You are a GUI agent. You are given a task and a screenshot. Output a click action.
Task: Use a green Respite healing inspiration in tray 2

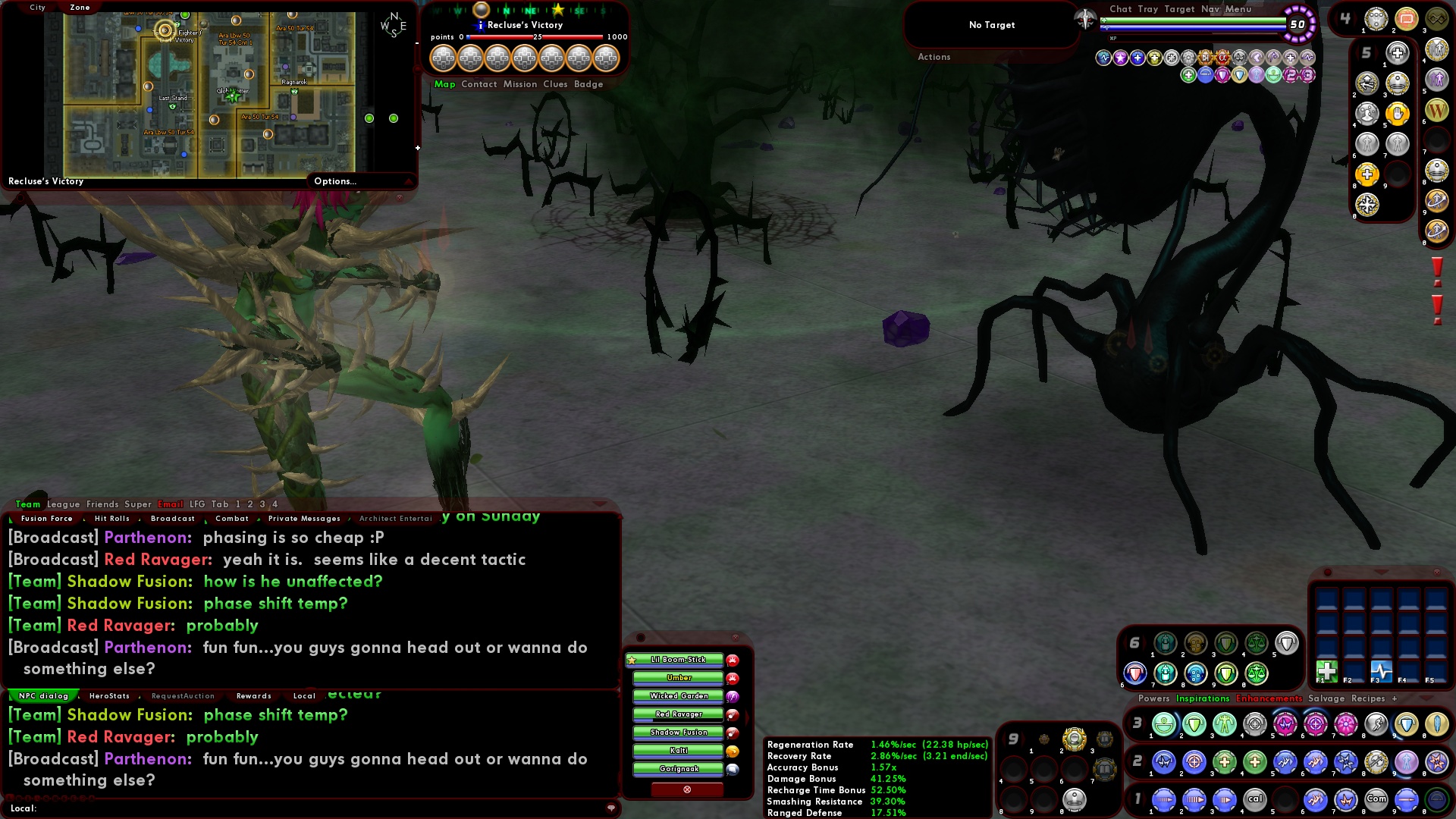click(x=1224, y=763)
